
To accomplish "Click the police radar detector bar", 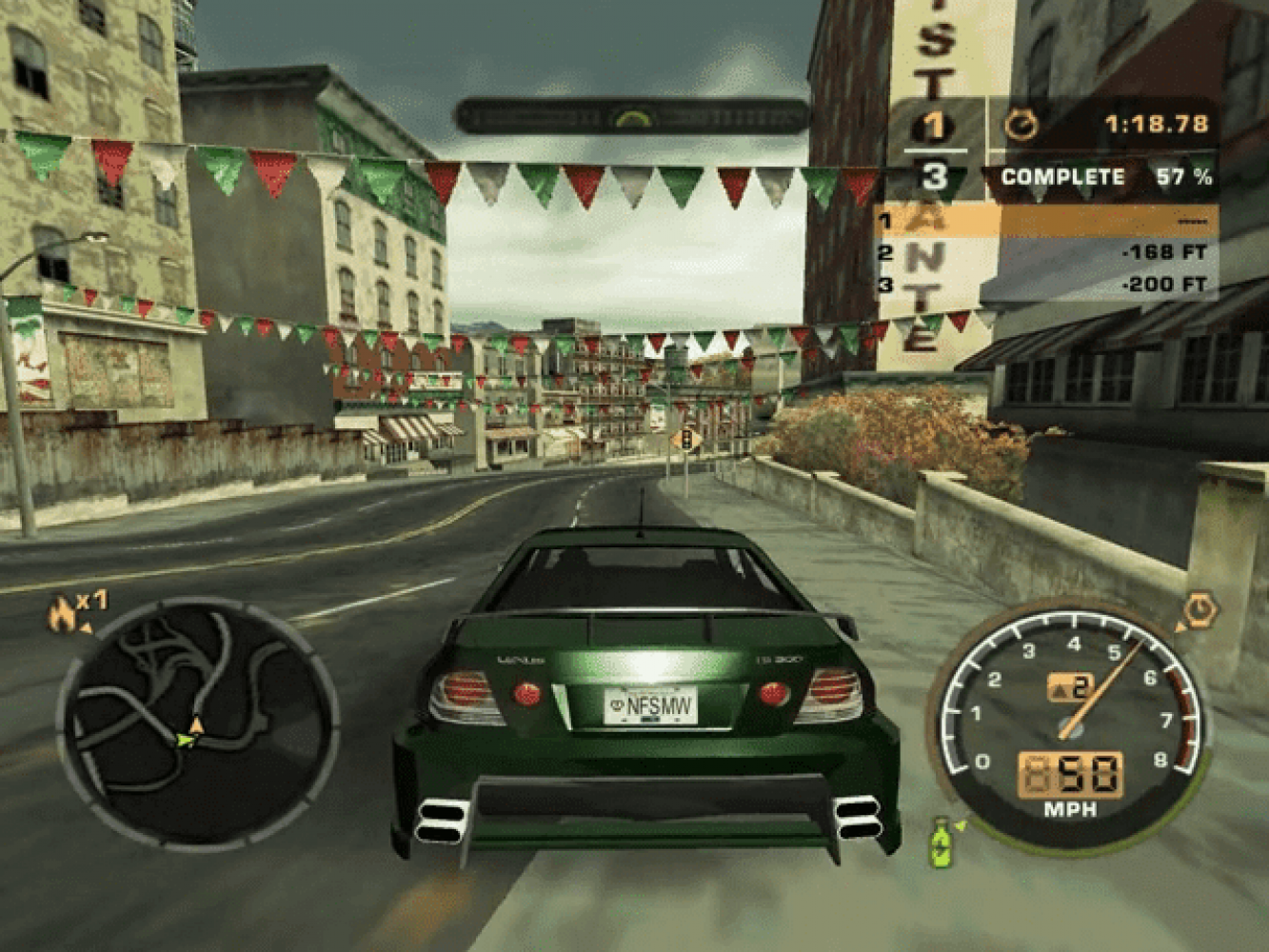I will 631,117.
